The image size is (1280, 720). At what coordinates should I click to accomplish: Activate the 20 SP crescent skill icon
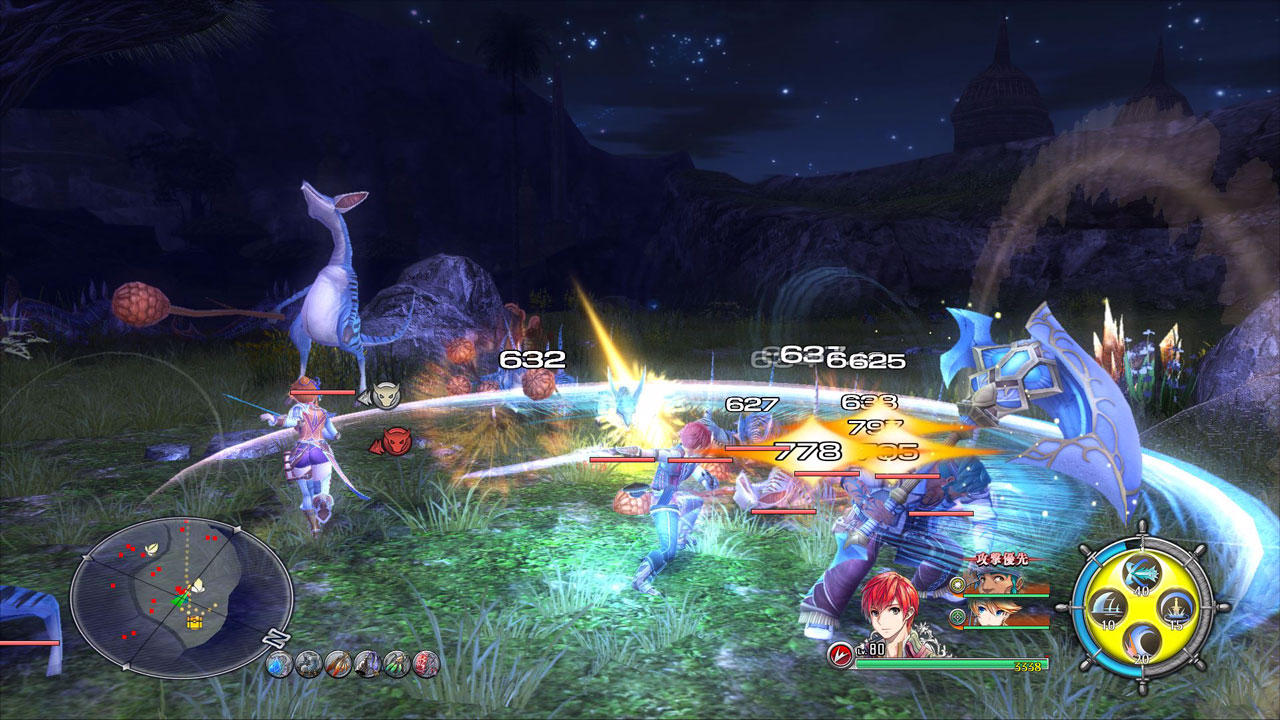click(1141, 643)
